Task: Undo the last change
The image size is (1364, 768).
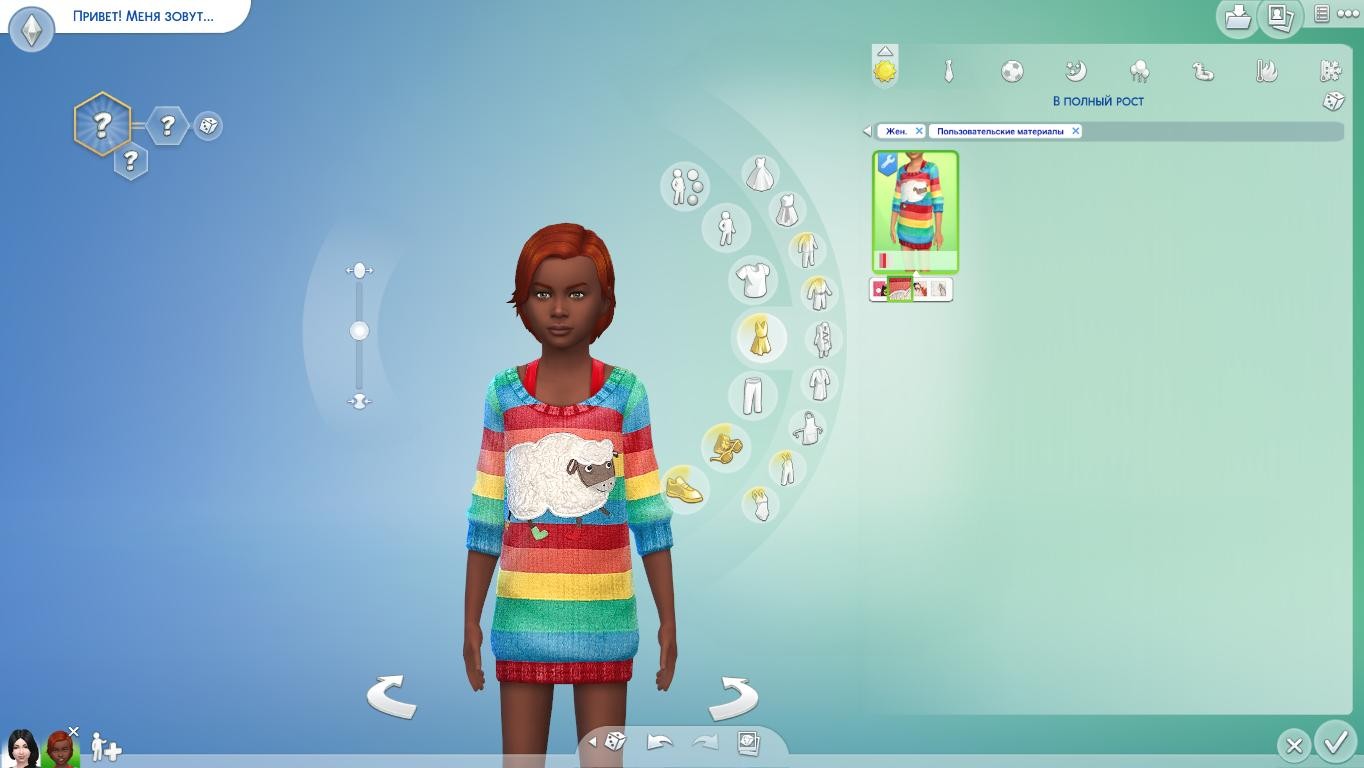Action: [660, 742]
